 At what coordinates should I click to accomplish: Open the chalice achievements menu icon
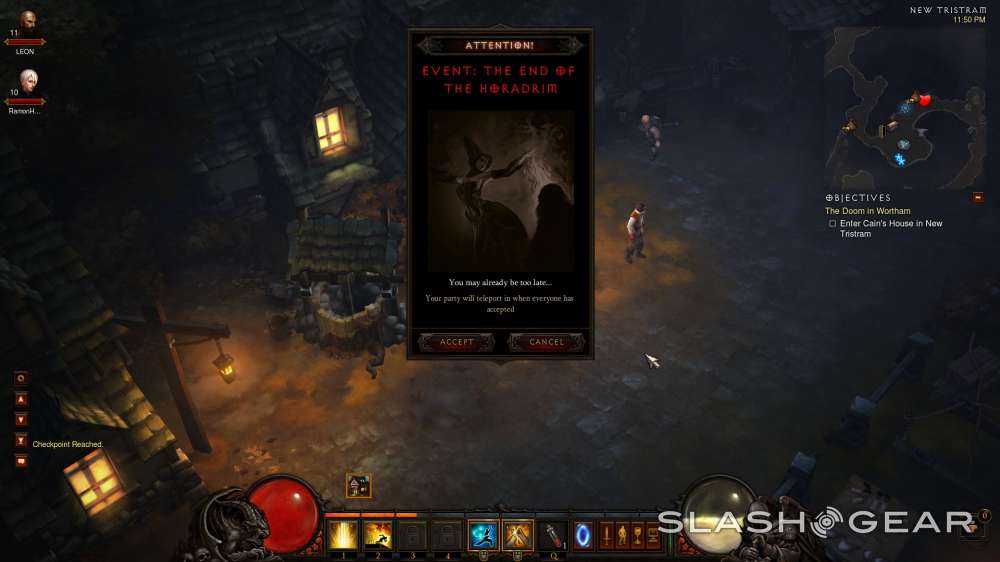637,536
